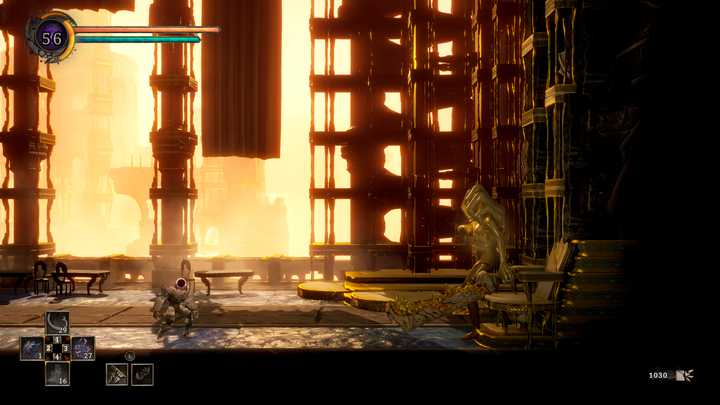Click the second weapon slot beside the crossbow

click(x=142, y=373)
